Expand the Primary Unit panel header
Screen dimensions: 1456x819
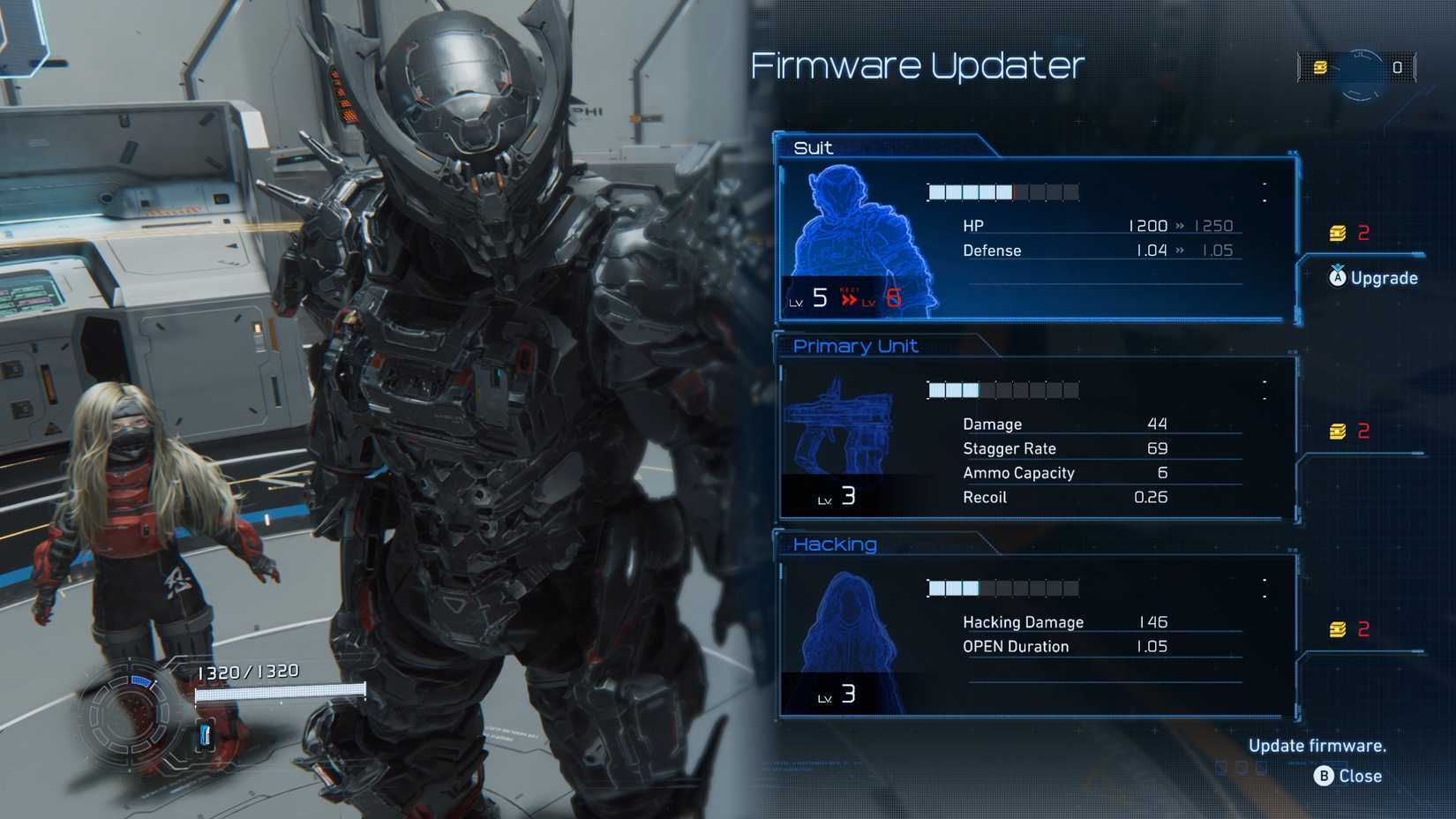coord(854,345)
